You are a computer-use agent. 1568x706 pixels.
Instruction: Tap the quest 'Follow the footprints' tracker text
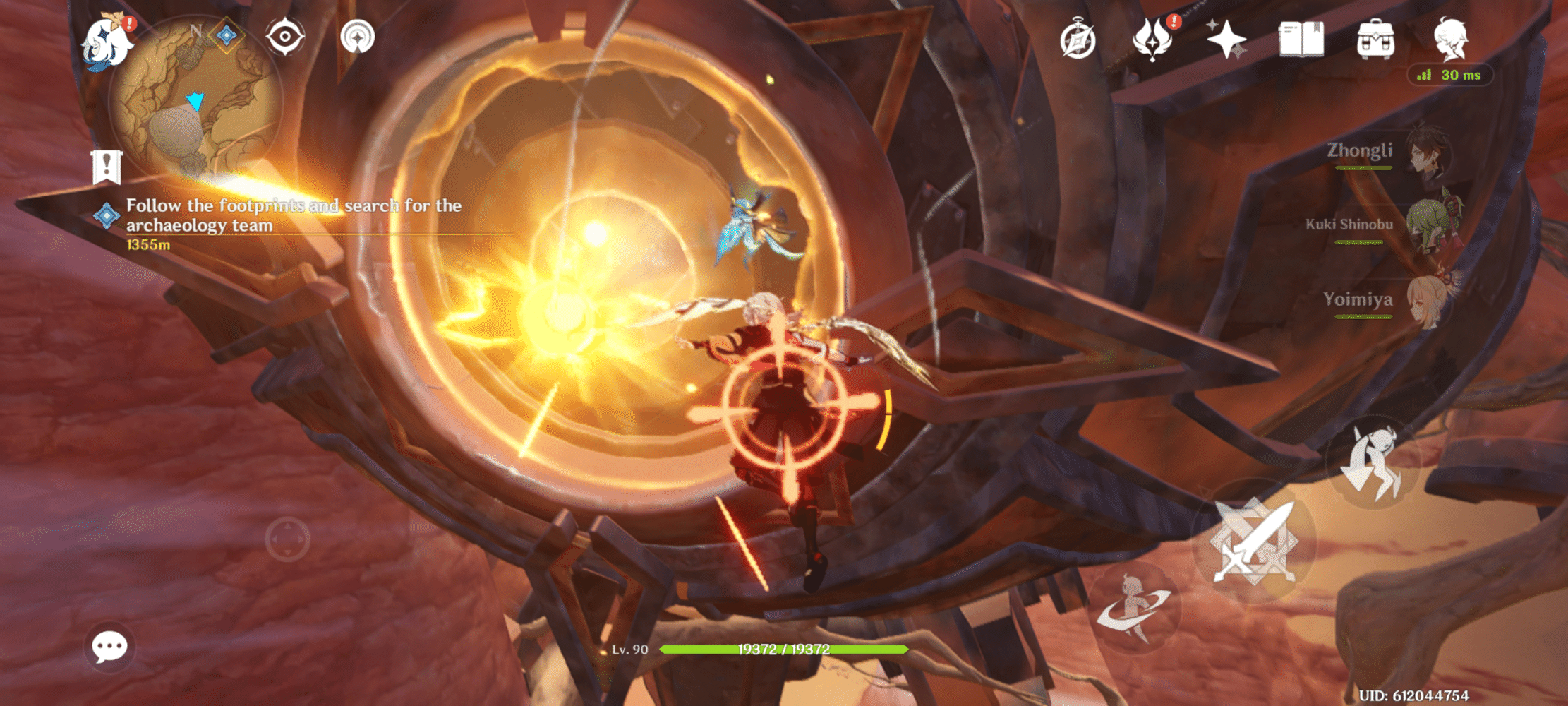pyautogui.click(x=292, y=215)
